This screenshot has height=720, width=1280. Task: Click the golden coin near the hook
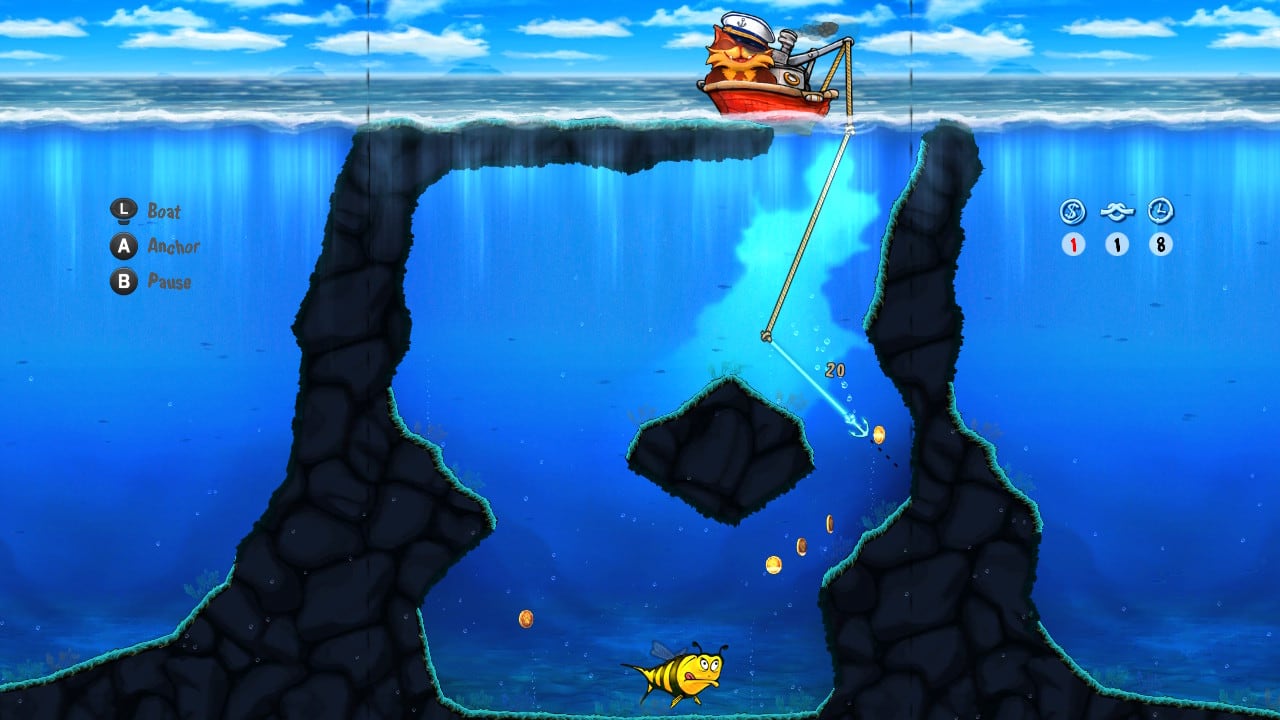pyautogui.click(x=880, y=433)
